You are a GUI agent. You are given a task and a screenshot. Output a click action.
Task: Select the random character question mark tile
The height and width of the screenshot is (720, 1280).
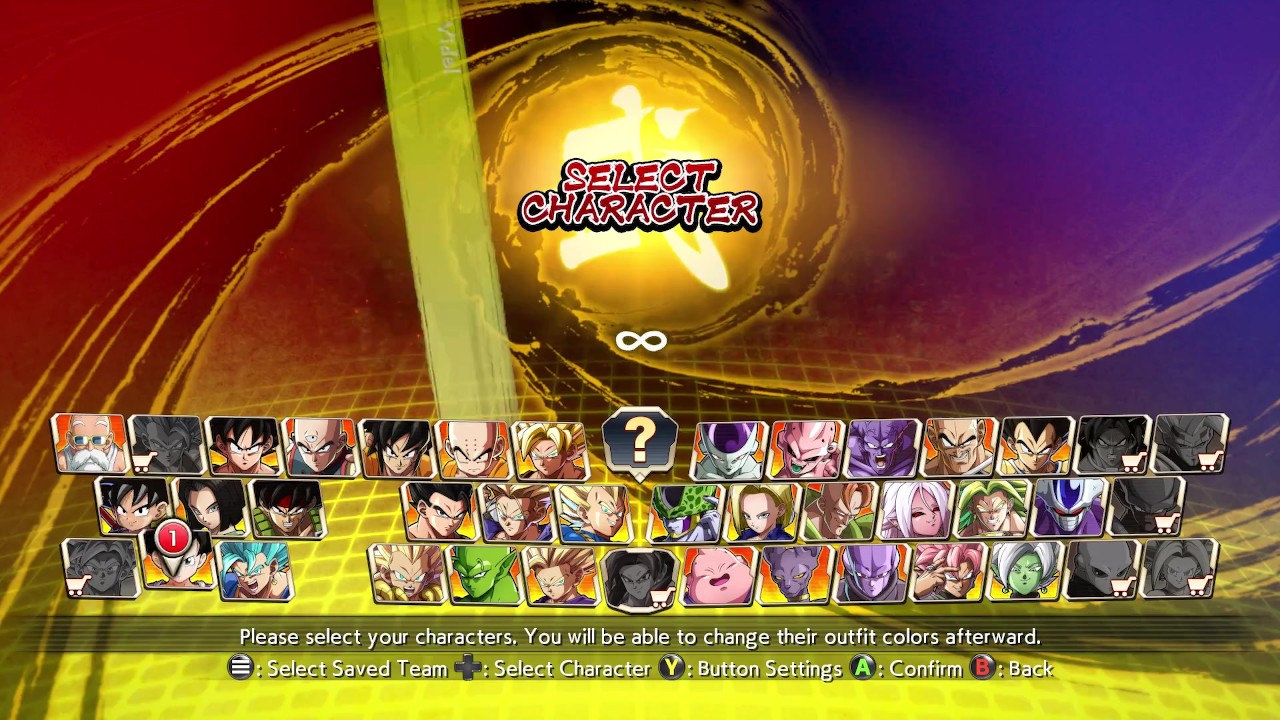pos(640,440)
